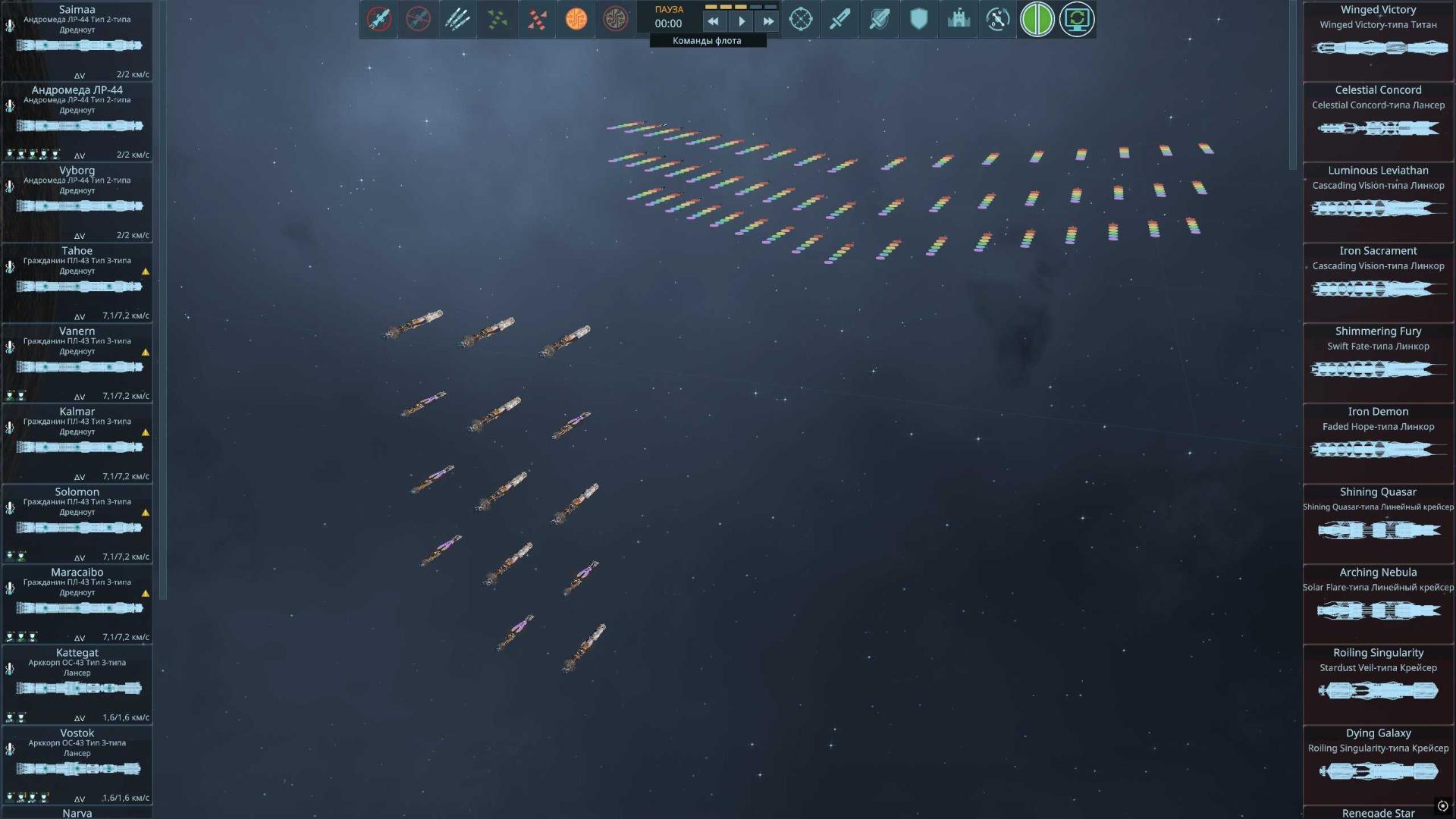Speed up time with the fast-forward arrows
This screenshot has height=819, width=1456.
pos(768,22)
